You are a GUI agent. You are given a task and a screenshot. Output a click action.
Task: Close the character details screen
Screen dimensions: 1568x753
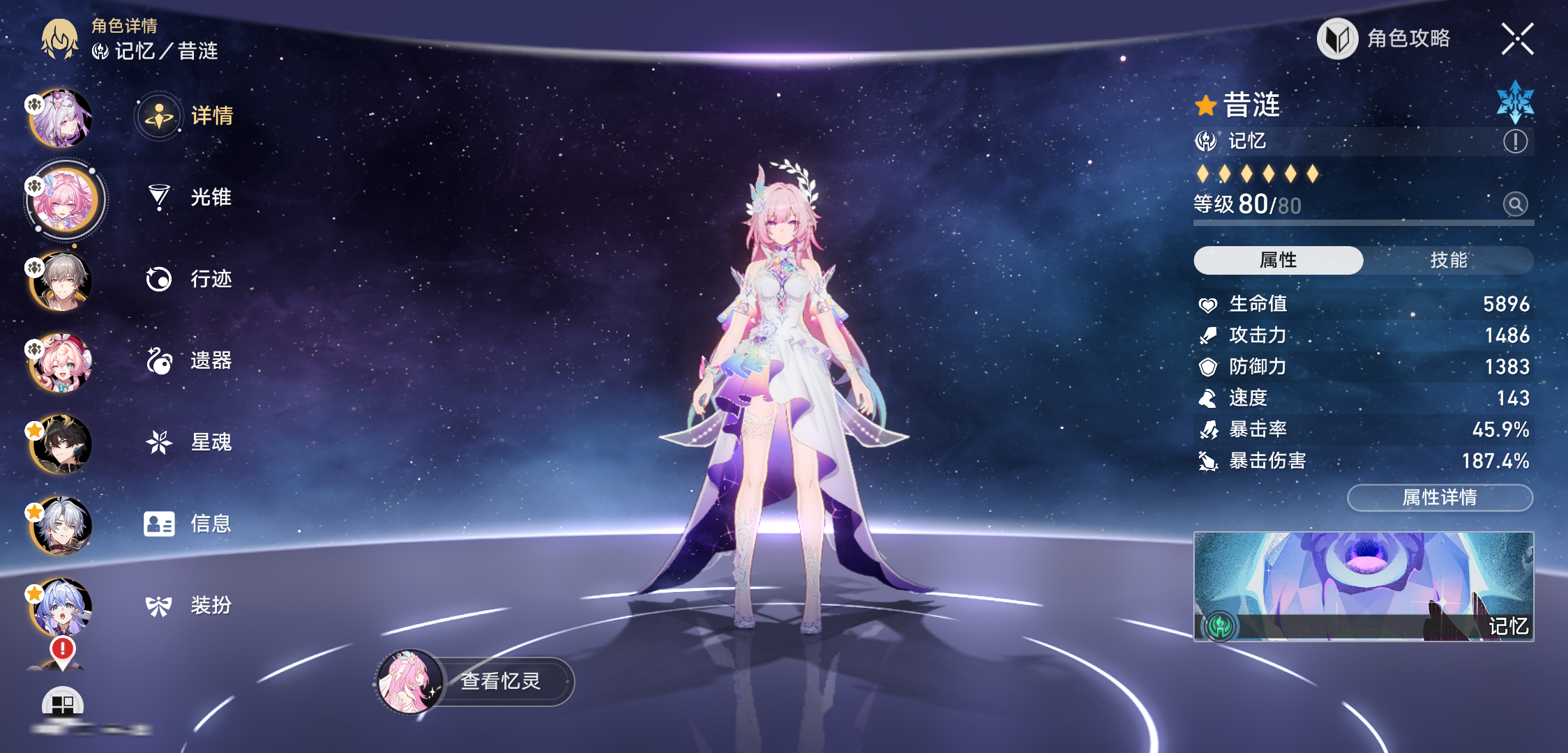tap(1517, 39)
